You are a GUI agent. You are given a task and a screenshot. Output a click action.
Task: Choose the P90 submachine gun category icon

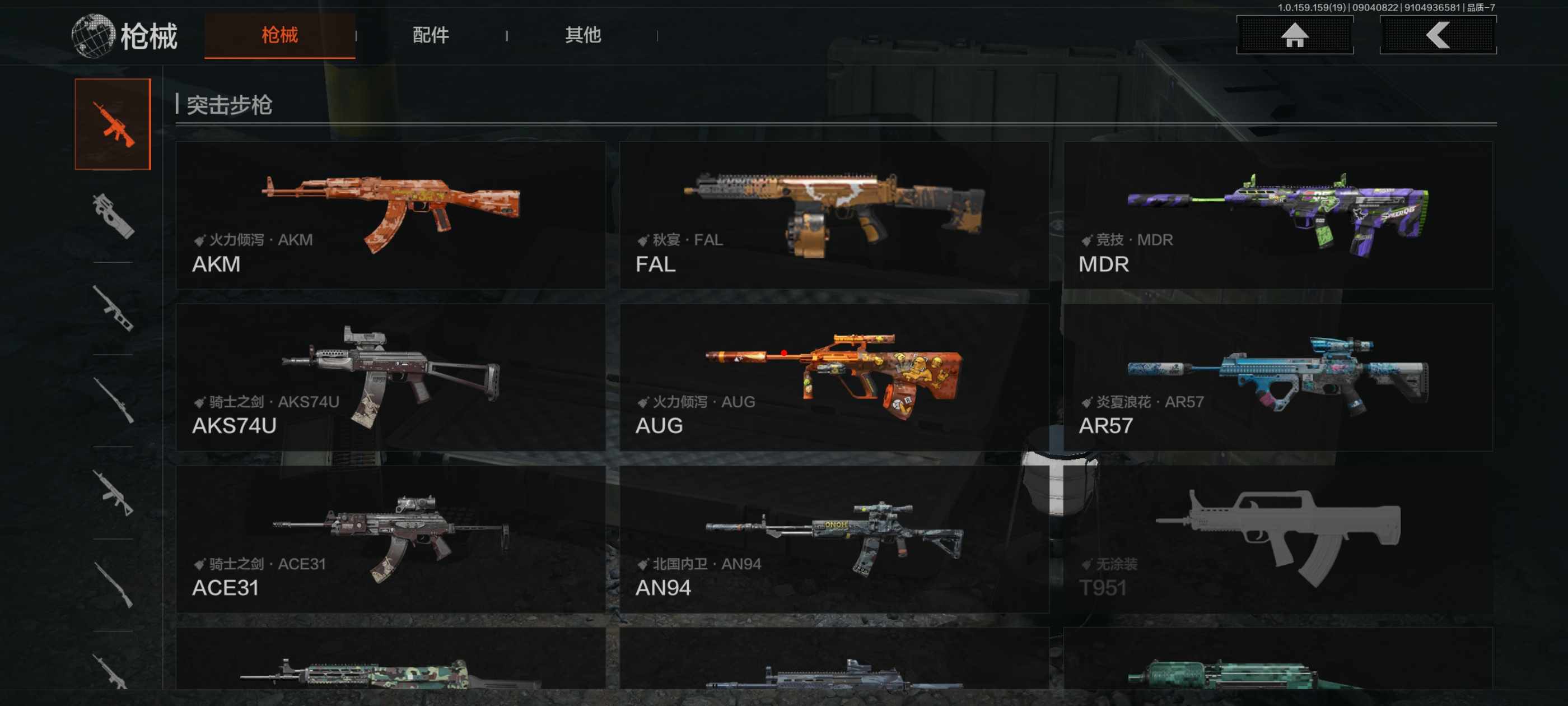click(x=113, y=216)
